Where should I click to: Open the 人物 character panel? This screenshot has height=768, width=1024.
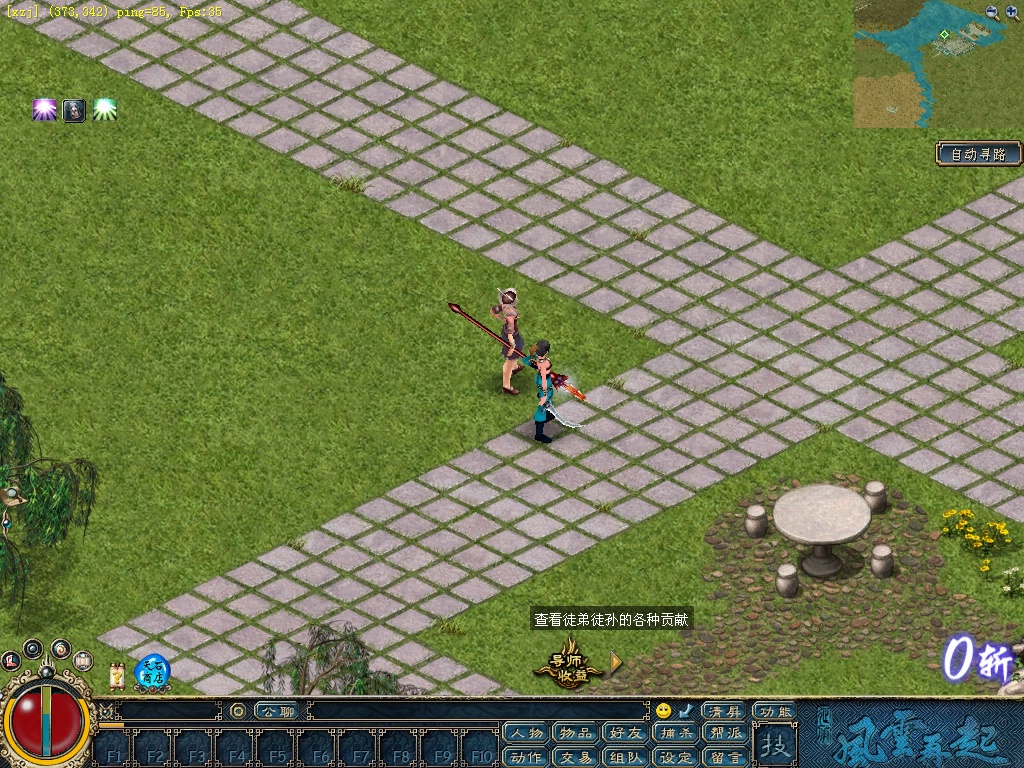coord(525,734)
